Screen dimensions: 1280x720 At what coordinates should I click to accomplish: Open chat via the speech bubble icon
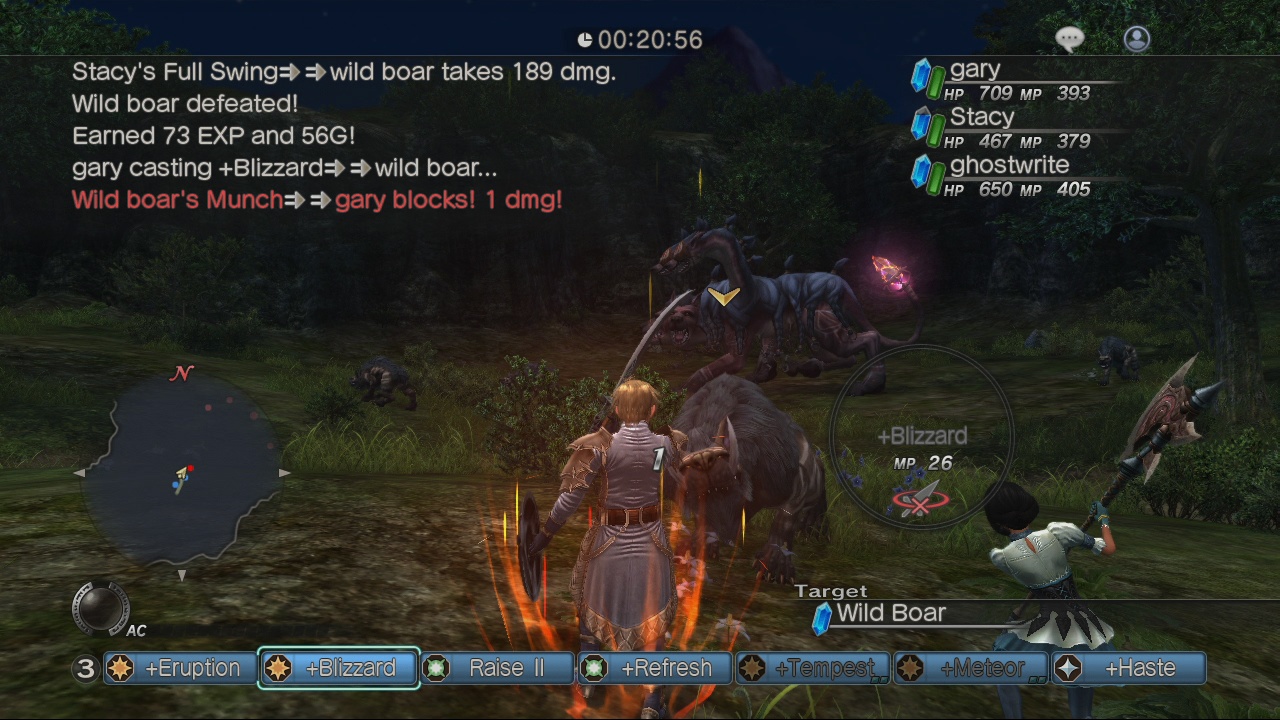tap(1069, 37)
